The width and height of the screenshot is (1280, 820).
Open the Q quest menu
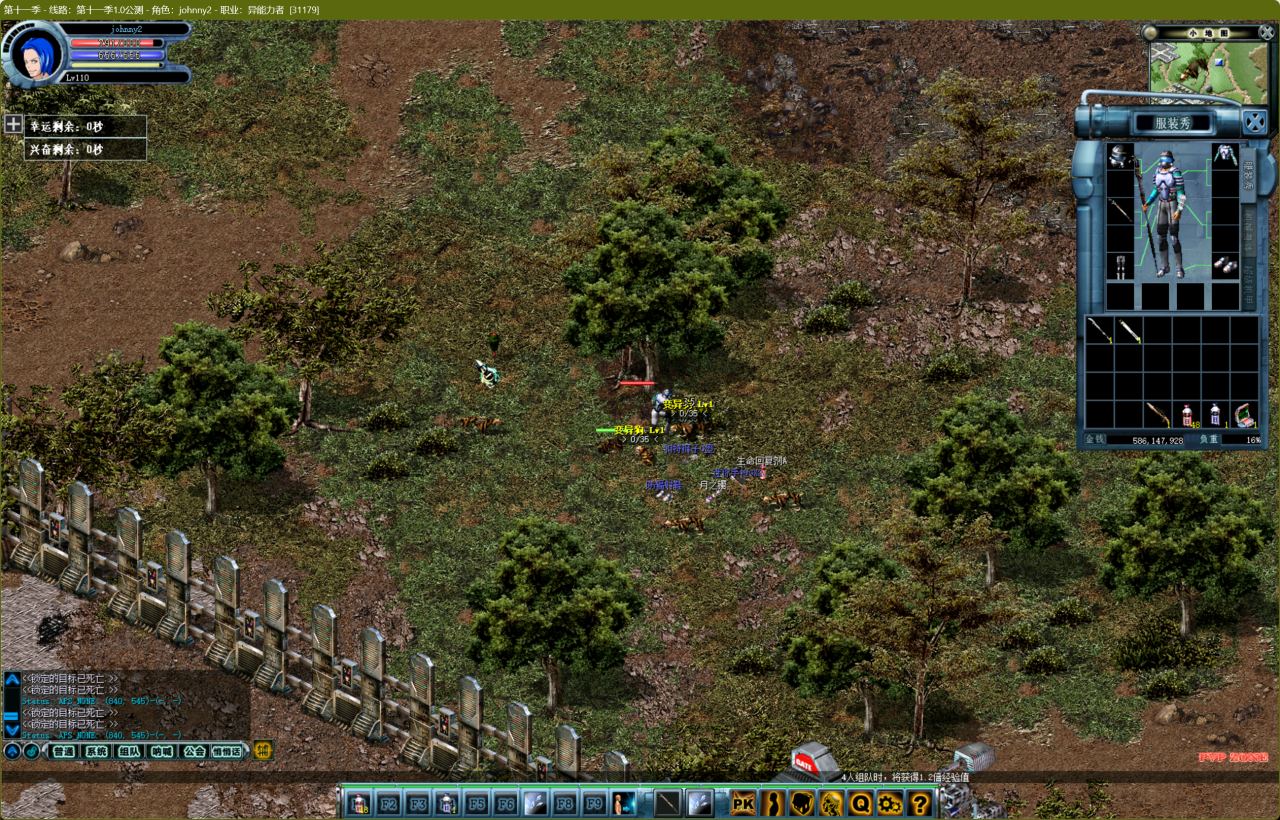(x=861, y=802)
